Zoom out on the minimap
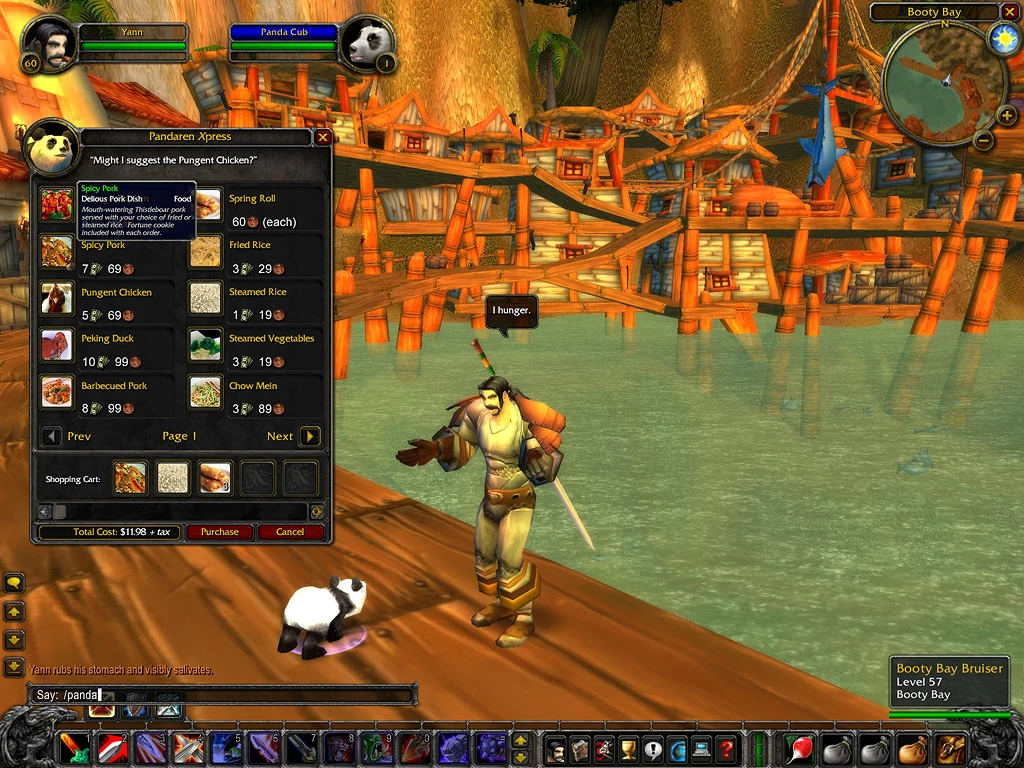This screenshot has width=1024, height=768. click(984, 141)
